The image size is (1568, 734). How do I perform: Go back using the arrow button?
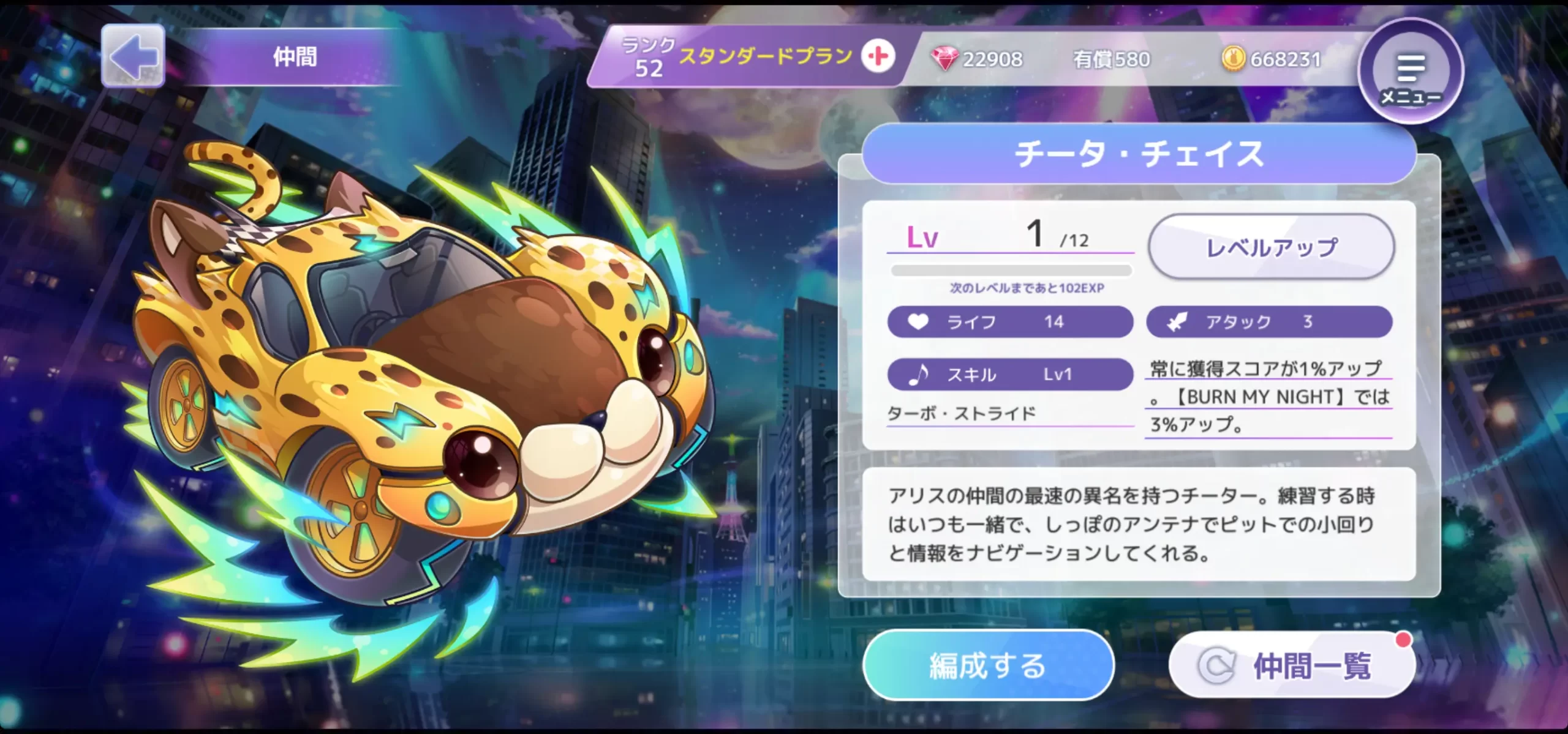pos(133,56)
